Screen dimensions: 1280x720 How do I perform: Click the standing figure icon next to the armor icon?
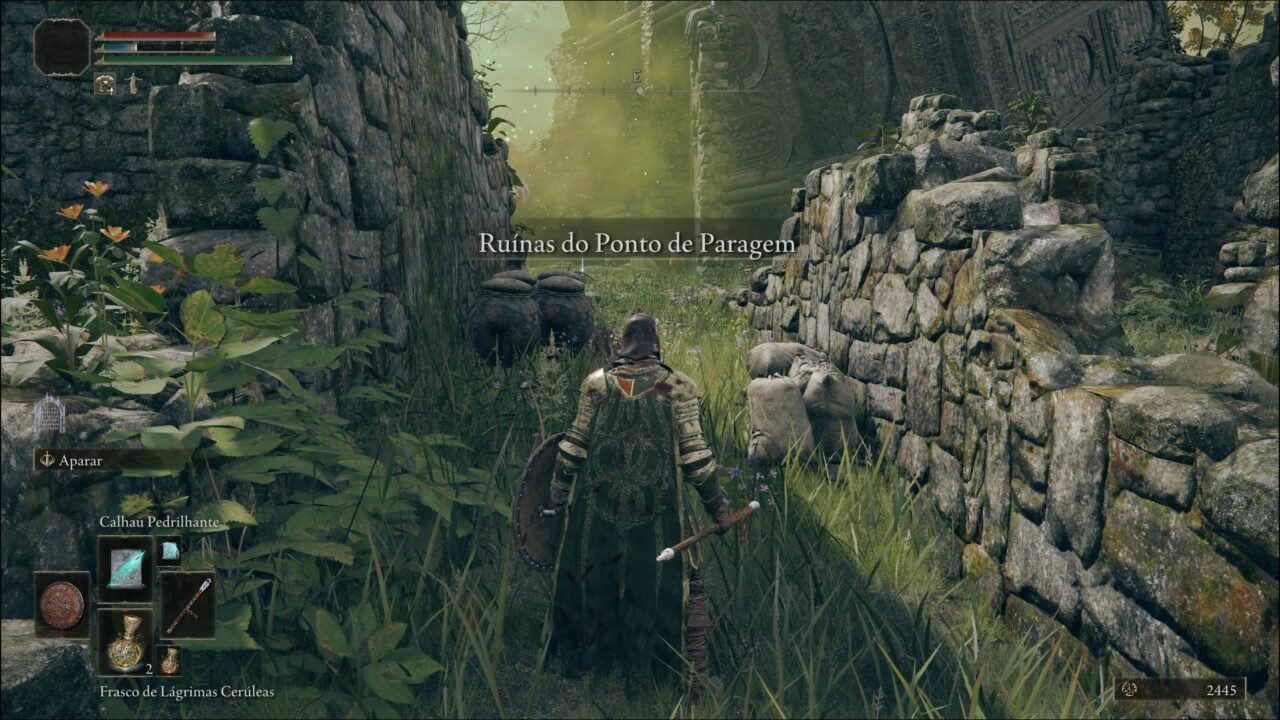coord(134,84)
